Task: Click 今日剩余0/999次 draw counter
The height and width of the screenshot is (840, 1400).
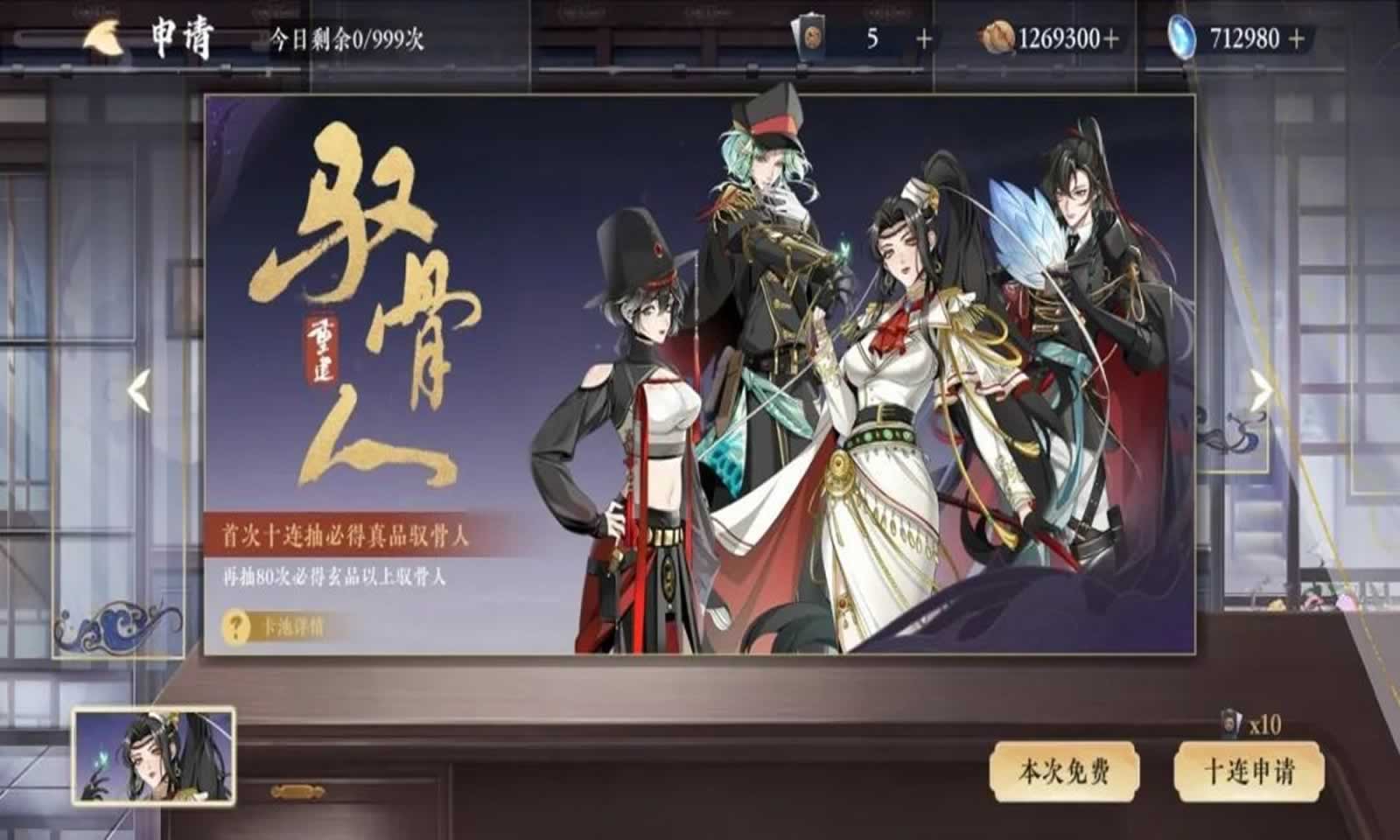Action: [x=346, y=38]
